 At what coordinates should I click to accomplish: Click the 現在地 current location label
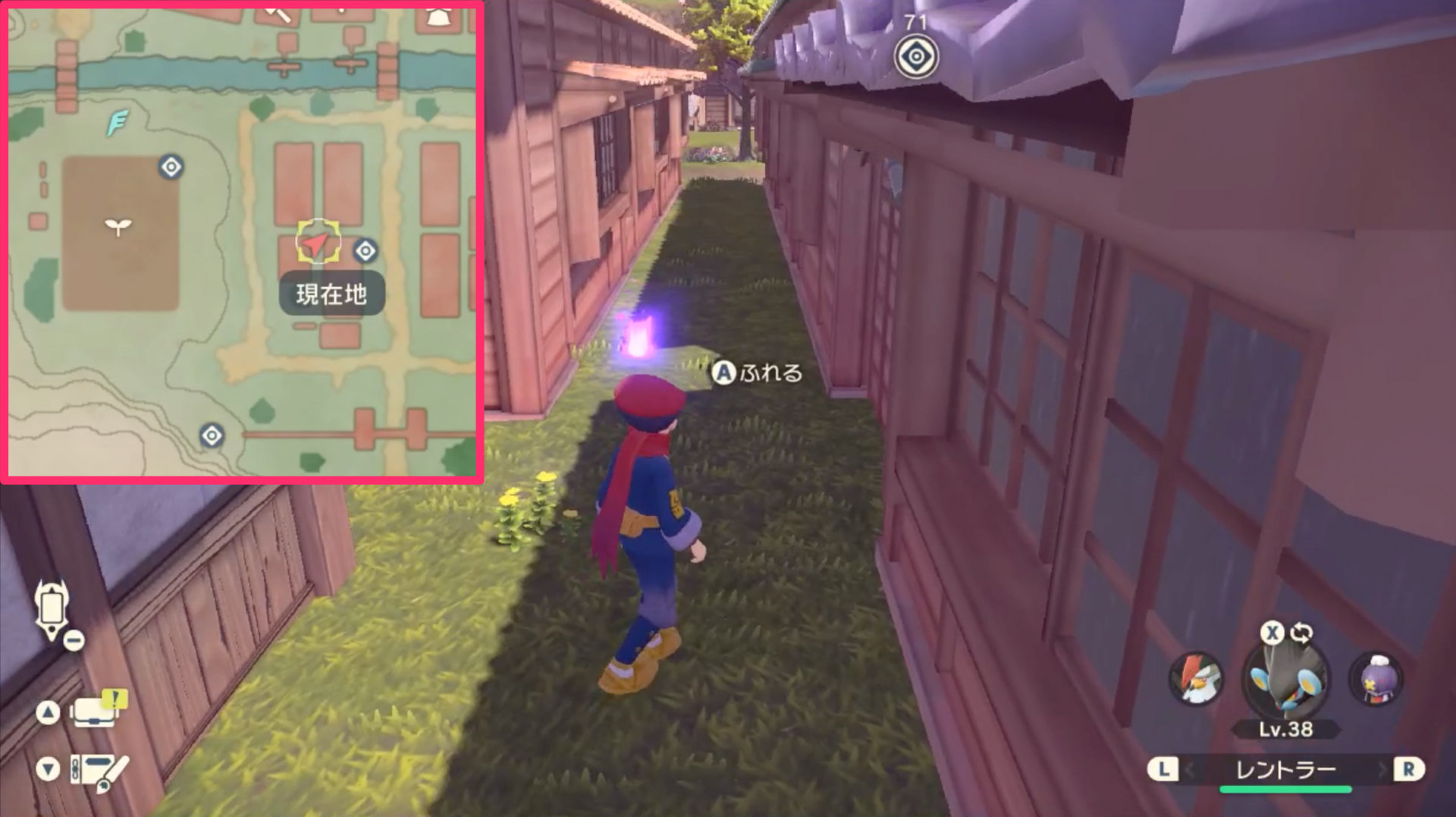pyautogui.click(x=331, y=294)
